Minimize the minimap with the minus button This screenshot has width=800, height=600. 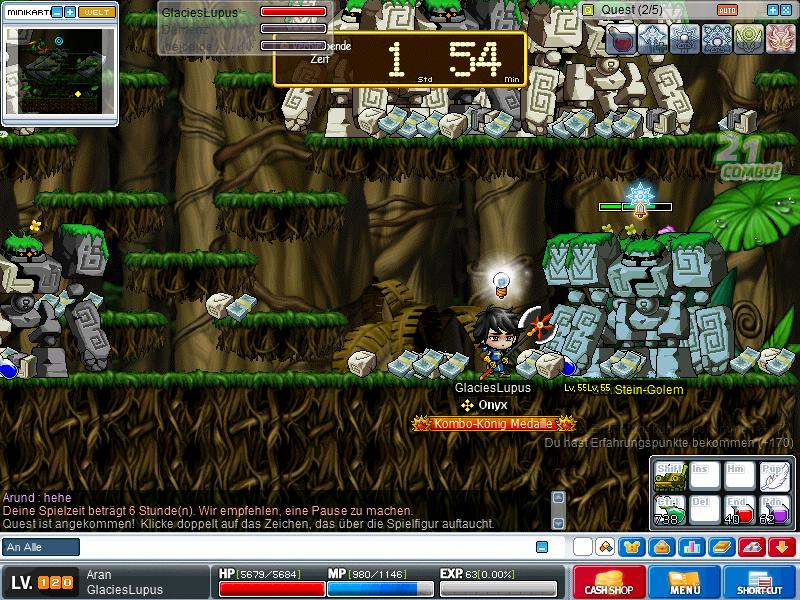(x=57, y=12)
